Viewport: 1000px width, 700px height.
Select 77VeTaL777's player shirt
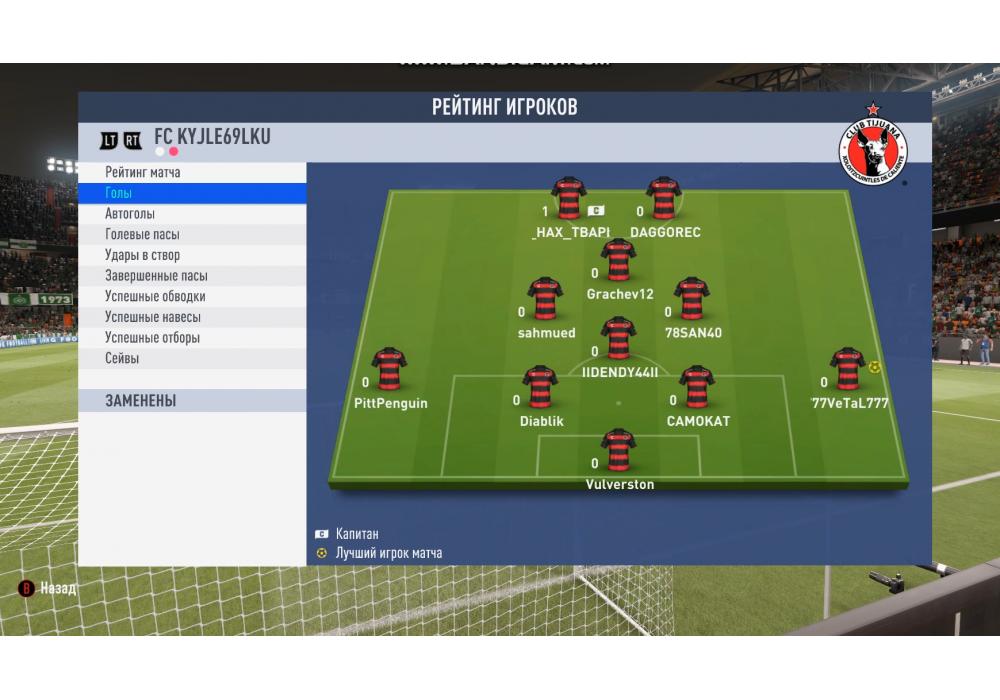coord(847,369)
